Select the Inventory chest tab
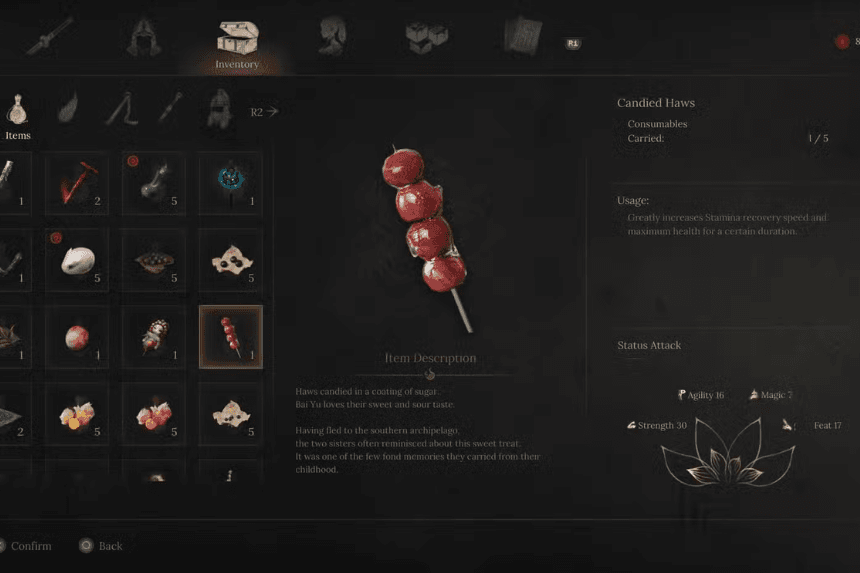 [237, 42]
